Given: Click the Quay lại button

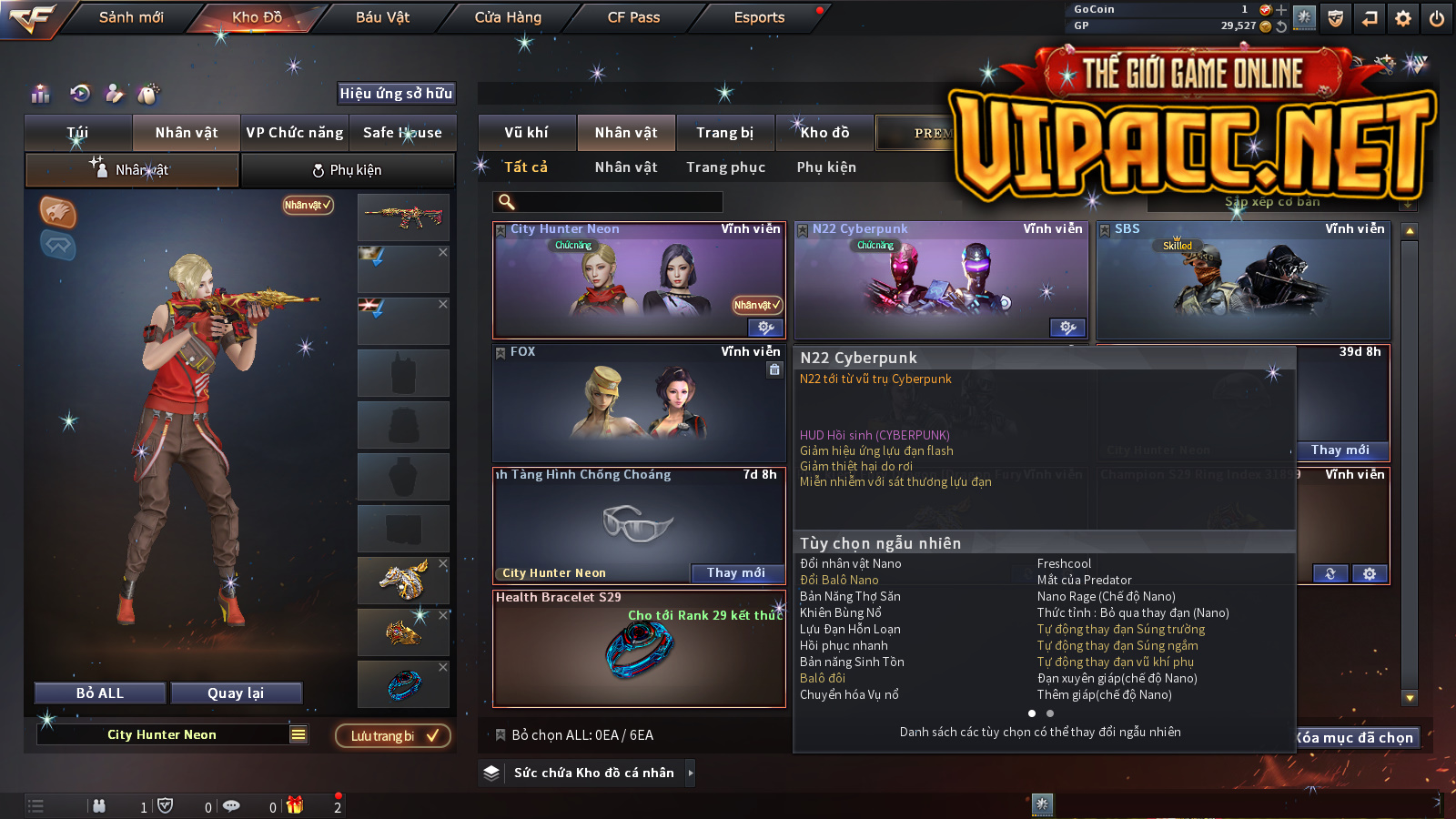Looking at the screenshot, I should [x=236, y=693].
